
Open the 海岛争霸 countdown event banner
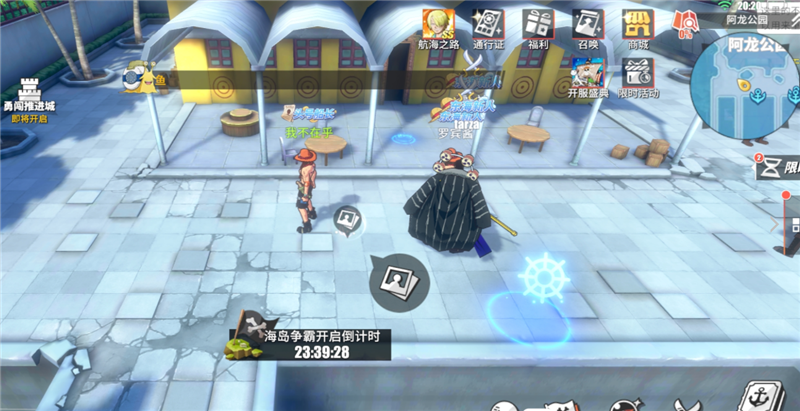[312, 343]
